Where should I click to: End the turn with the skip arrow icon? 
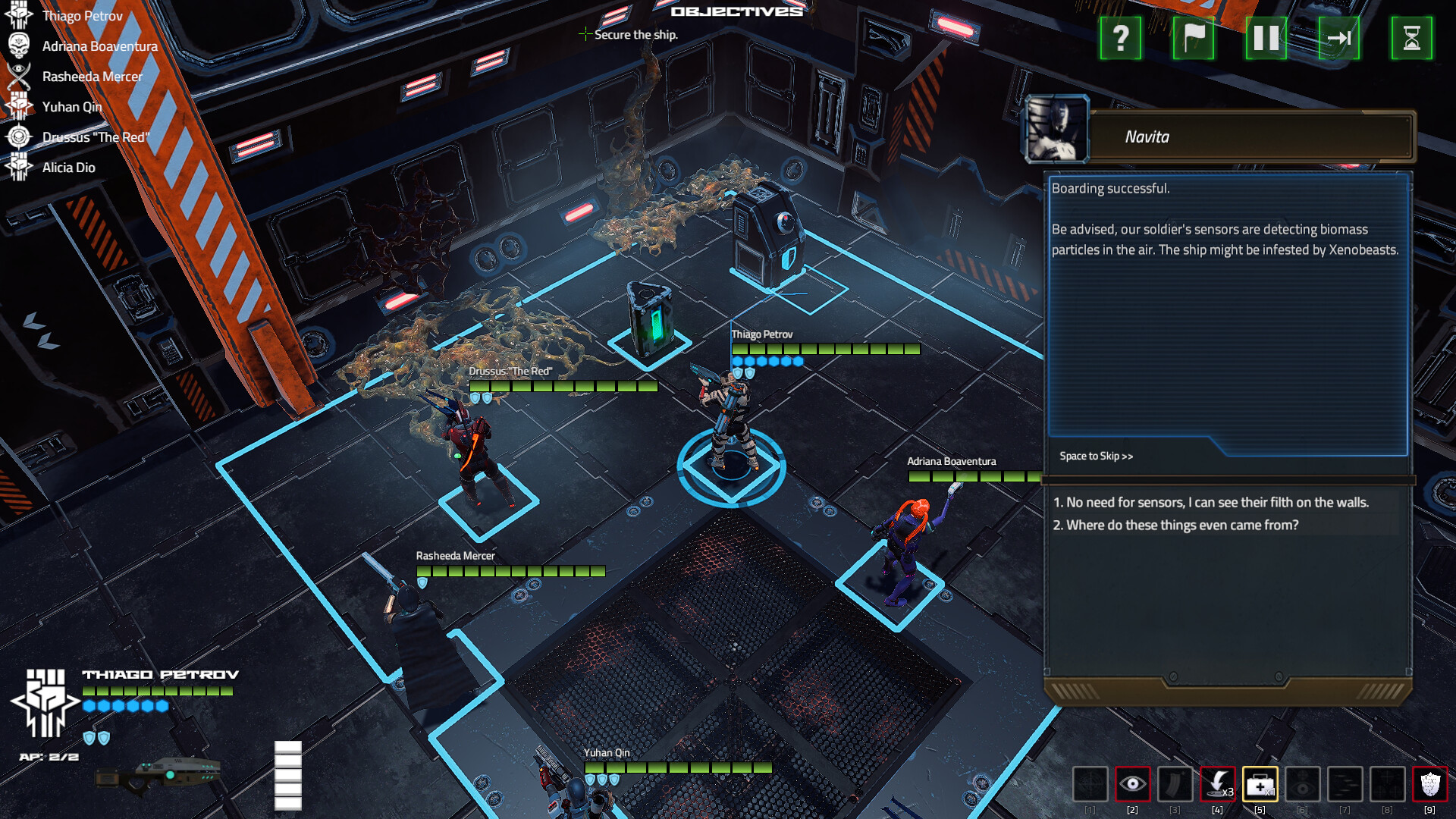click(x=1341, y=39)
